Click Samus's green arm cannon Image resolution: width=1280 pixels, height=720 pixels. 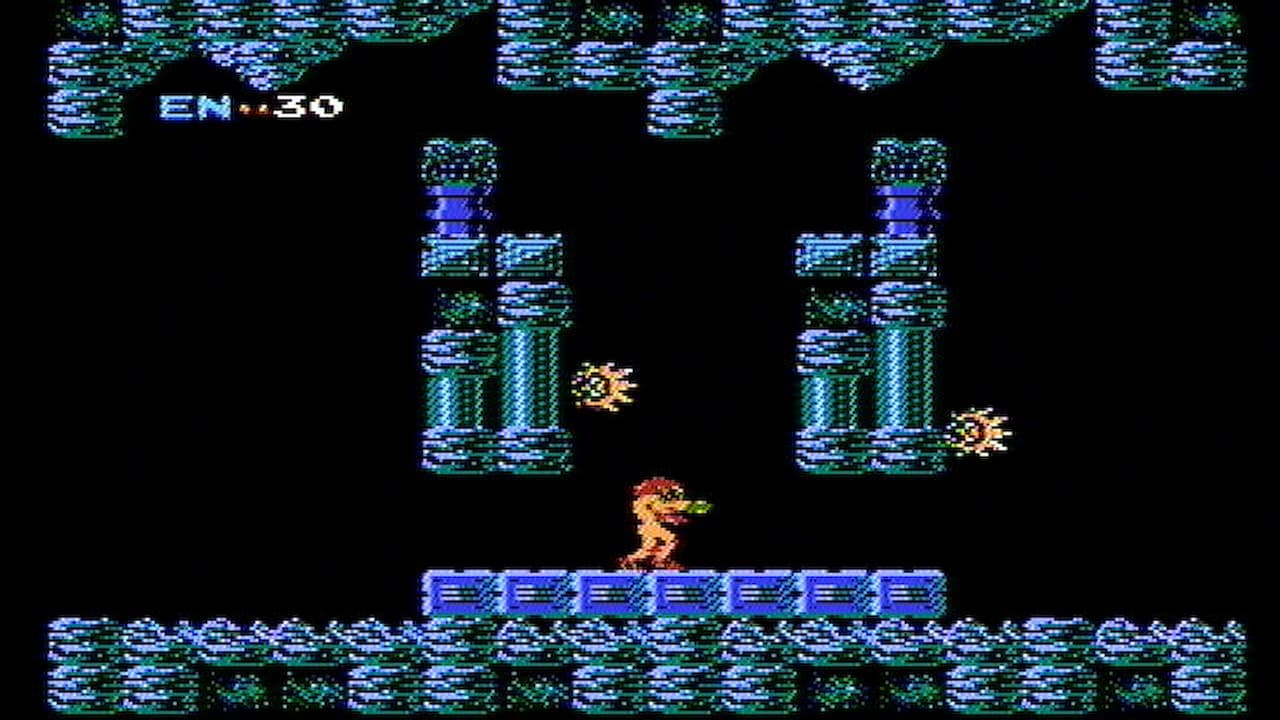700,508
